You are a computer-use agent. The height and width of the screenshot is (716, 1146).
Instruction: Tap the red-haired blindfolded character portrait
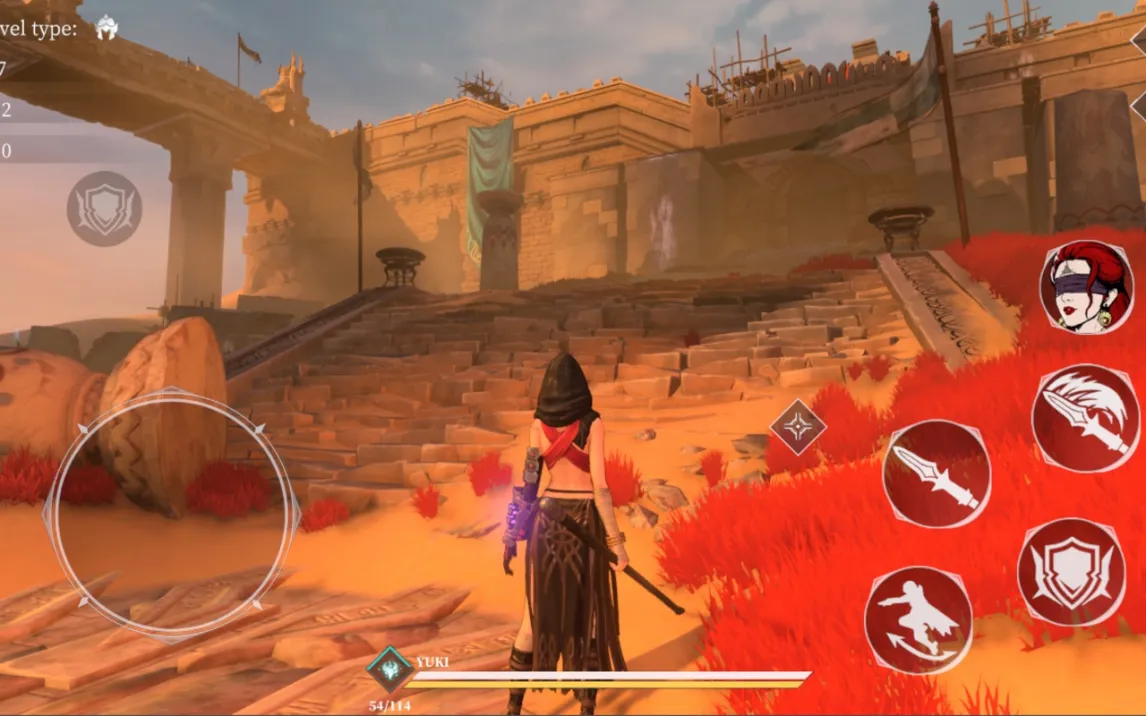(x=1086, y=286)
